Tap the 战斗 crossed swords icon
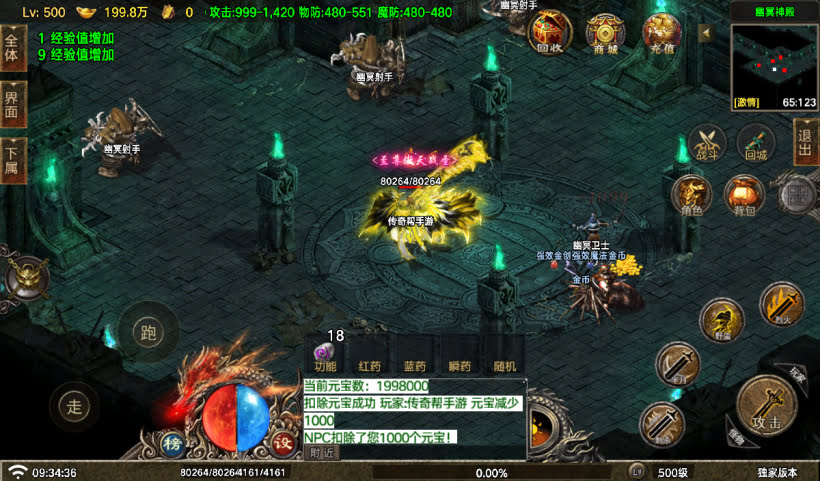This screenshot has width=820, height=481. tap(708, 142)
